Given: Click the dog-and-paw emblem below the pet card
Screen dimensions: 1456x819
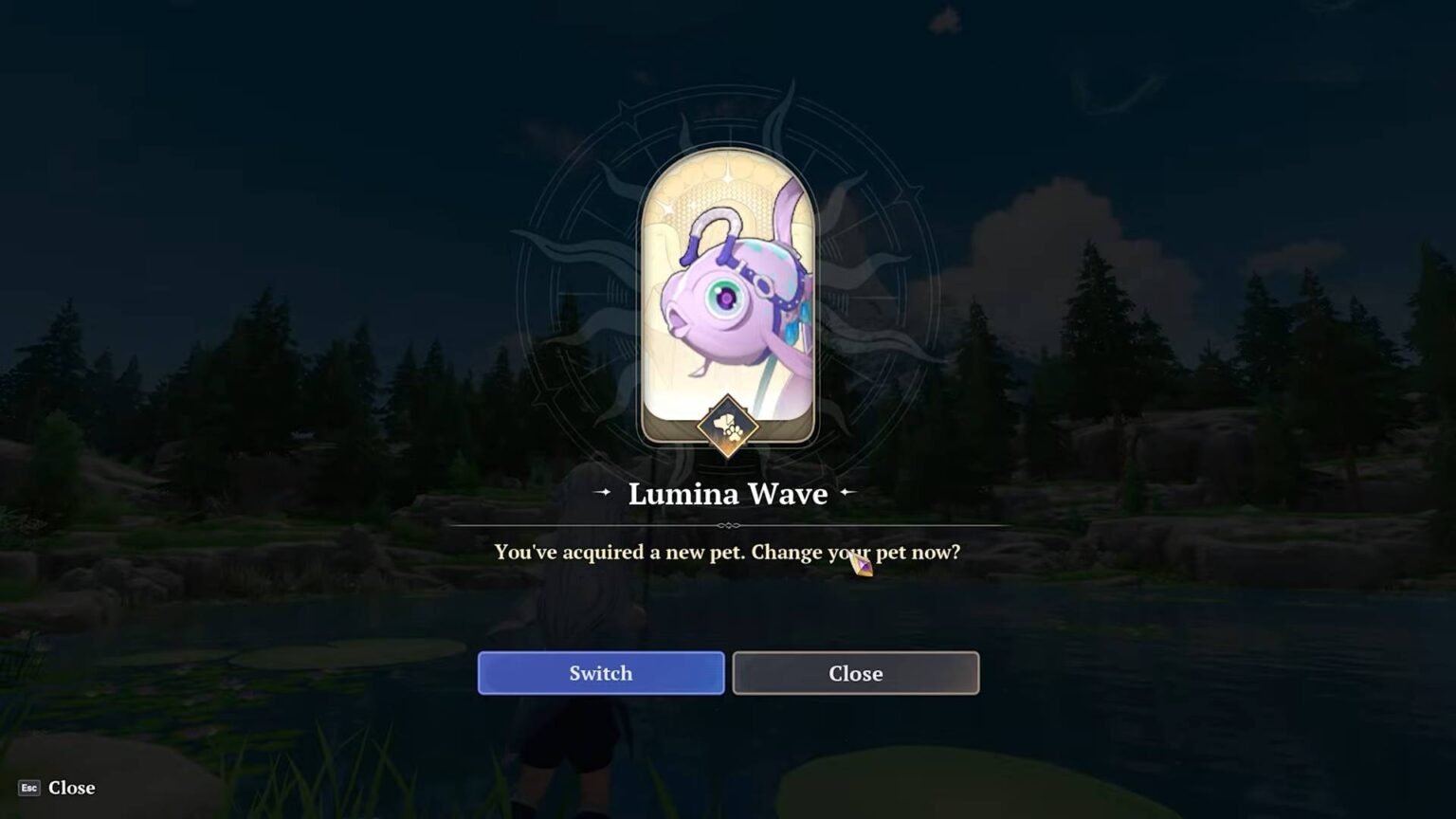Looking at the screenshot, I should coord(727,428).
